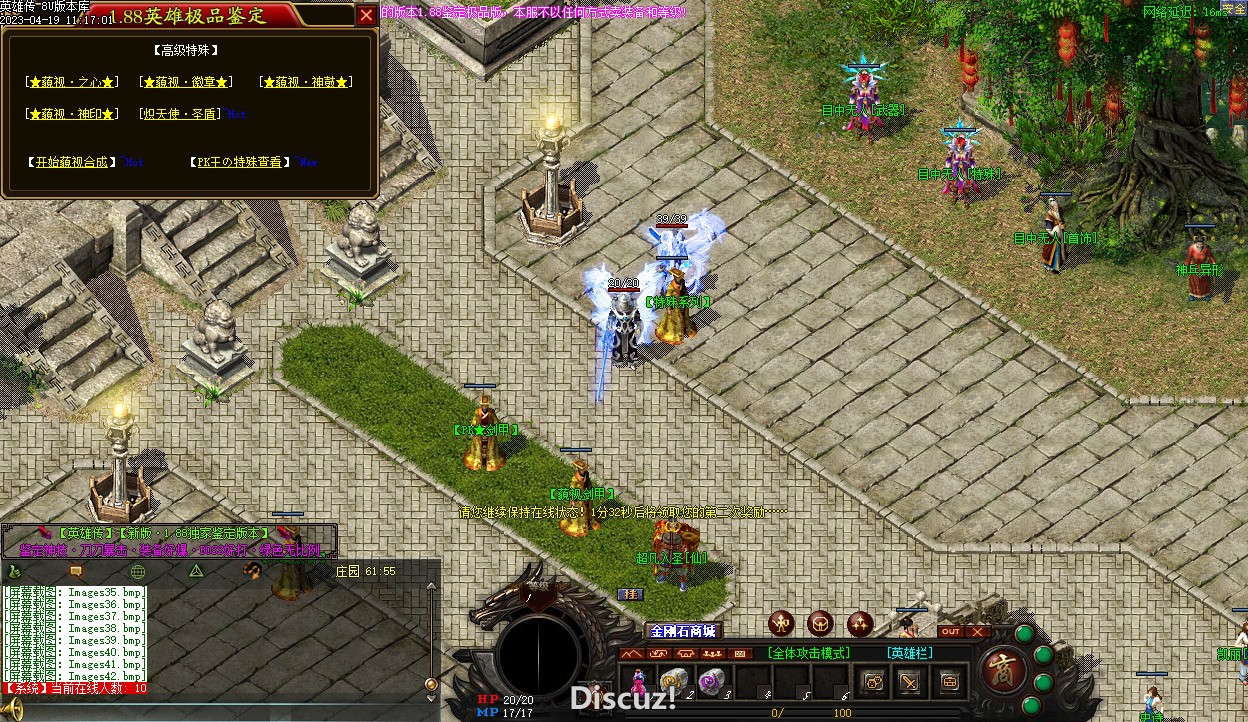The image size is (1248, 722).
Task: Choose the ★藐视·徽章★ link
Action: [x=186, y=82]
